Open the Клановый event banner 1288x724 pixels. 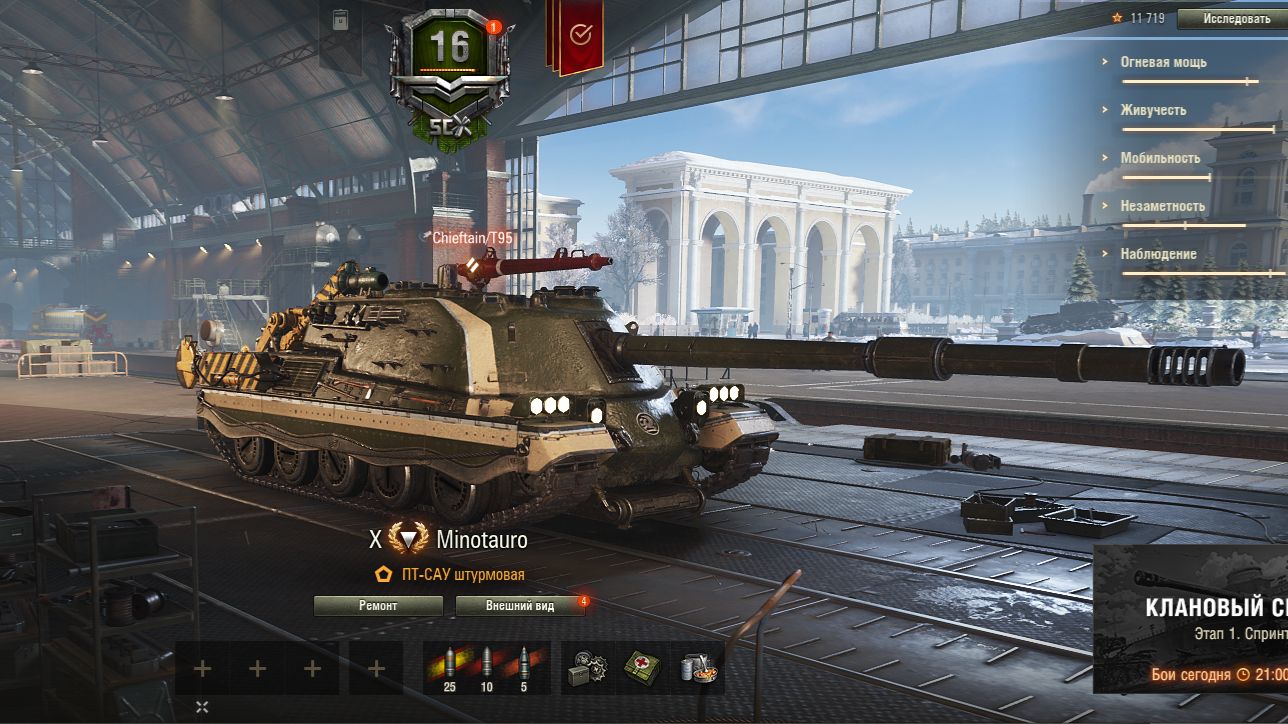[x=1190, y=620]
